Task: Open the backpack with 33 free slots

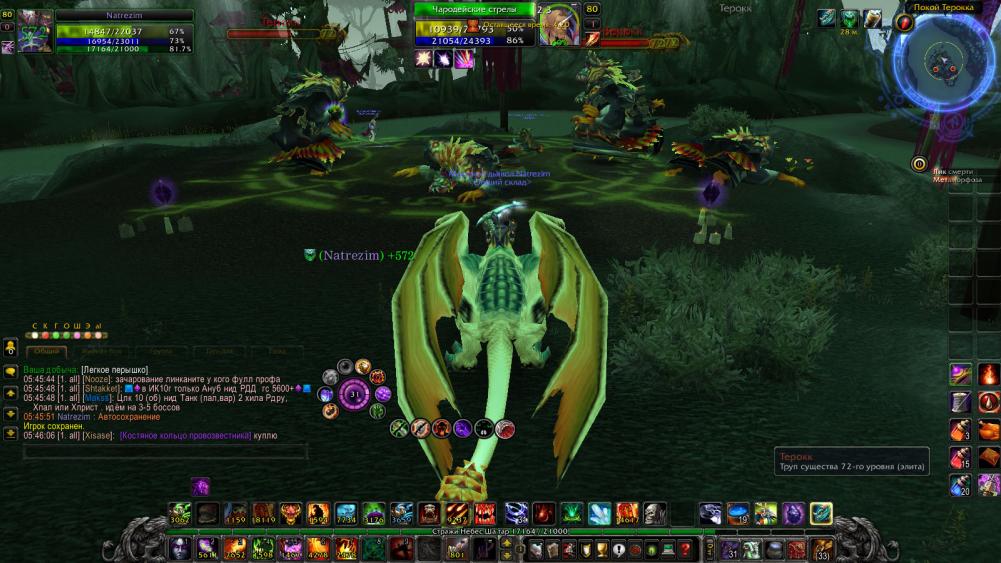Action: click(822, 548)
